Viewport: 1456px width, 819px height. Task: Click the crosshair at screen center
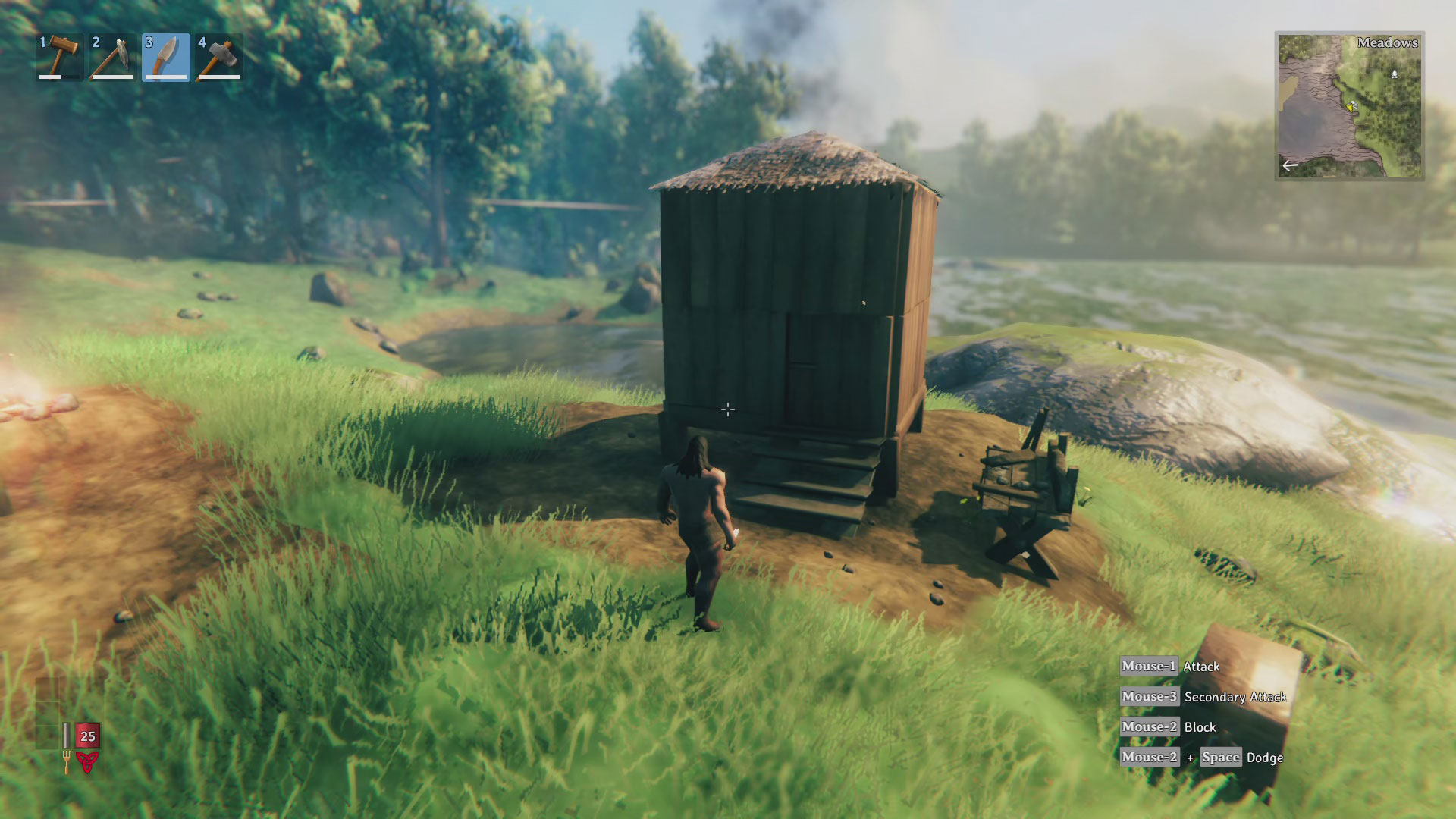[728, 409]
